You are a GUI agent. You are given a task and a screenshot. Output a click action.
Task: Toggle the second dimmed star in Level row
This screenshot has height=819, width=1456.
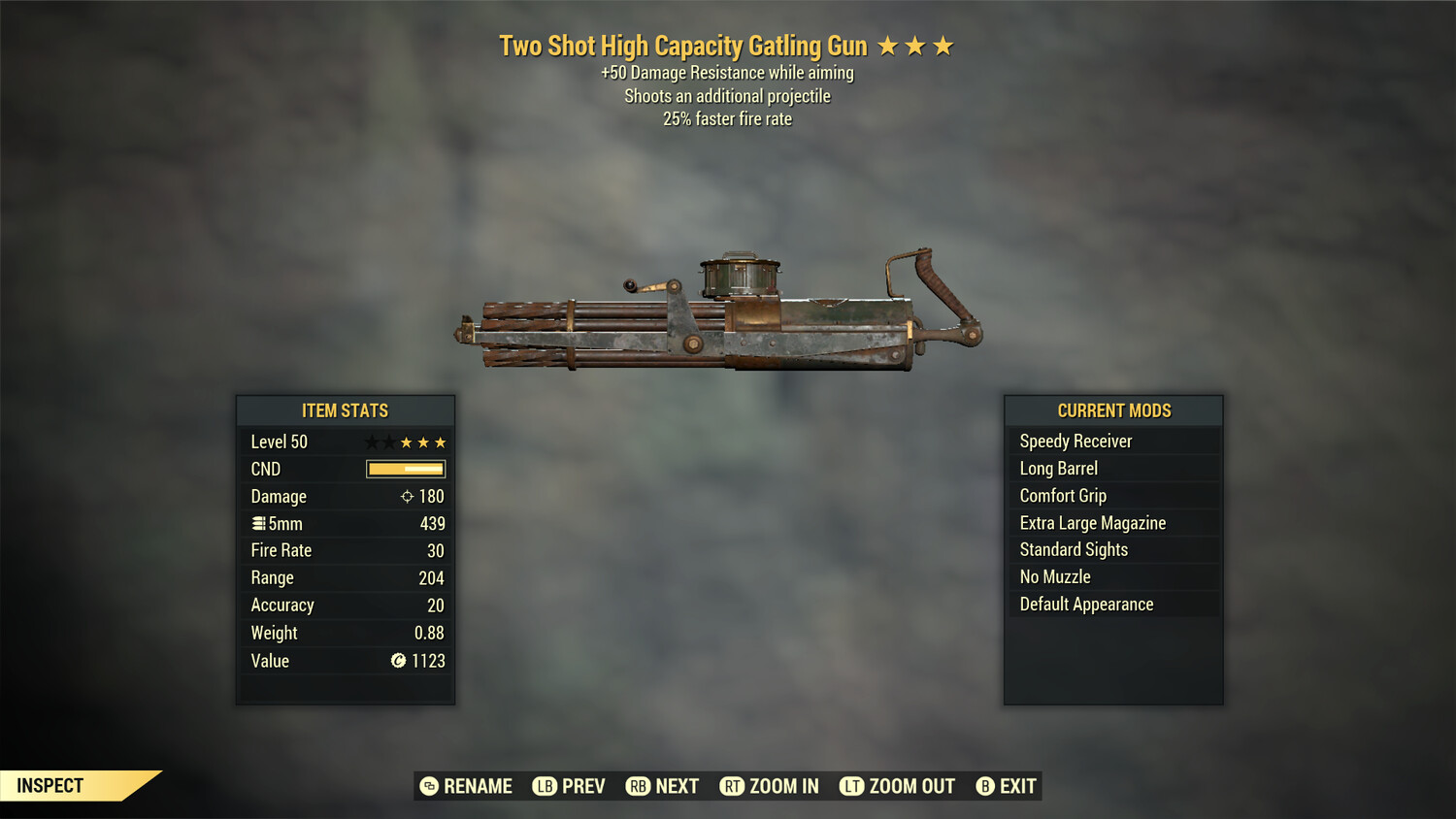tap(387, 442)
